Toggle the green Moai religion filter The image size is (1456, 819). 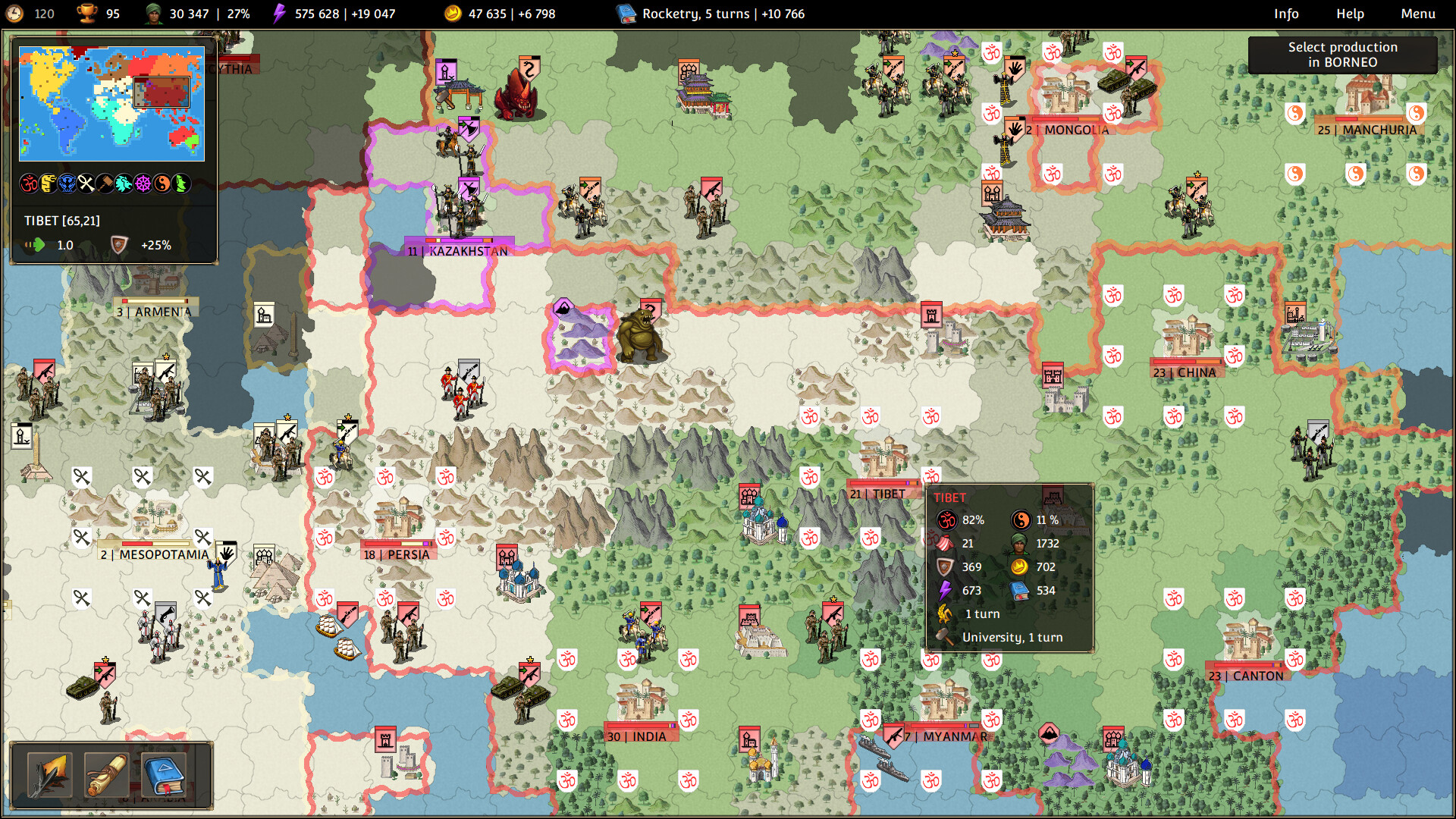180,184
